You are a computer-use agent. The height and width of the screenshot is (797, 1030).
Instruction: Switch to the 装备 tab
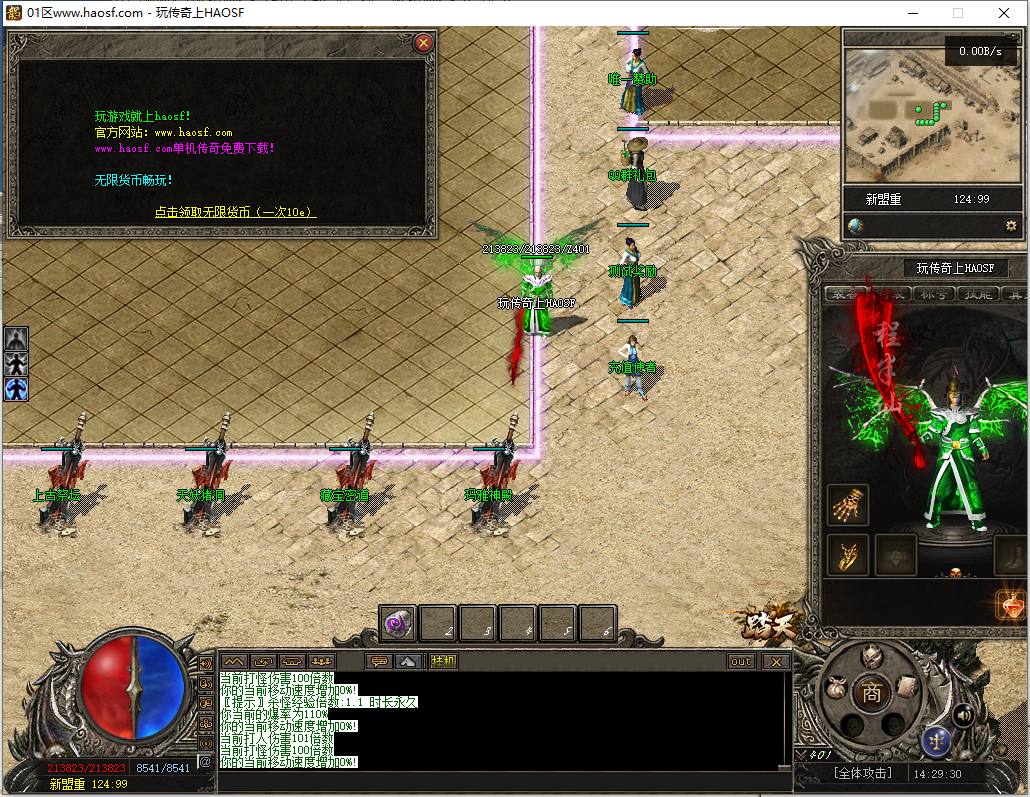click(x=845, y=294)
